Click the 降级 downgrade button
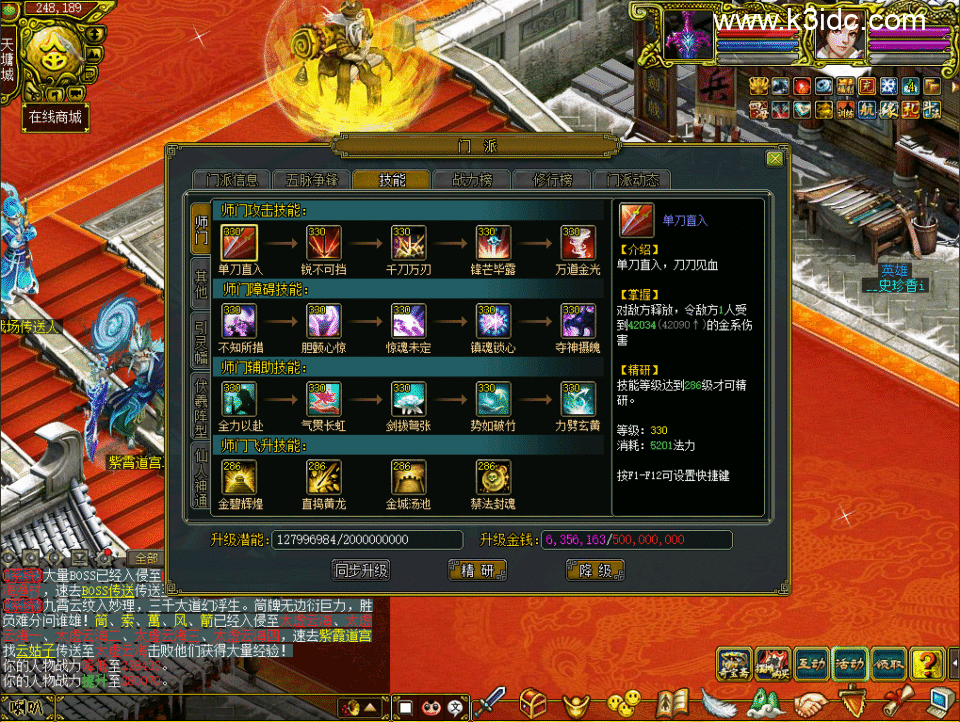The width and height of the screenshot is (960, 722). pyautogui.click(x=595, y=570)
